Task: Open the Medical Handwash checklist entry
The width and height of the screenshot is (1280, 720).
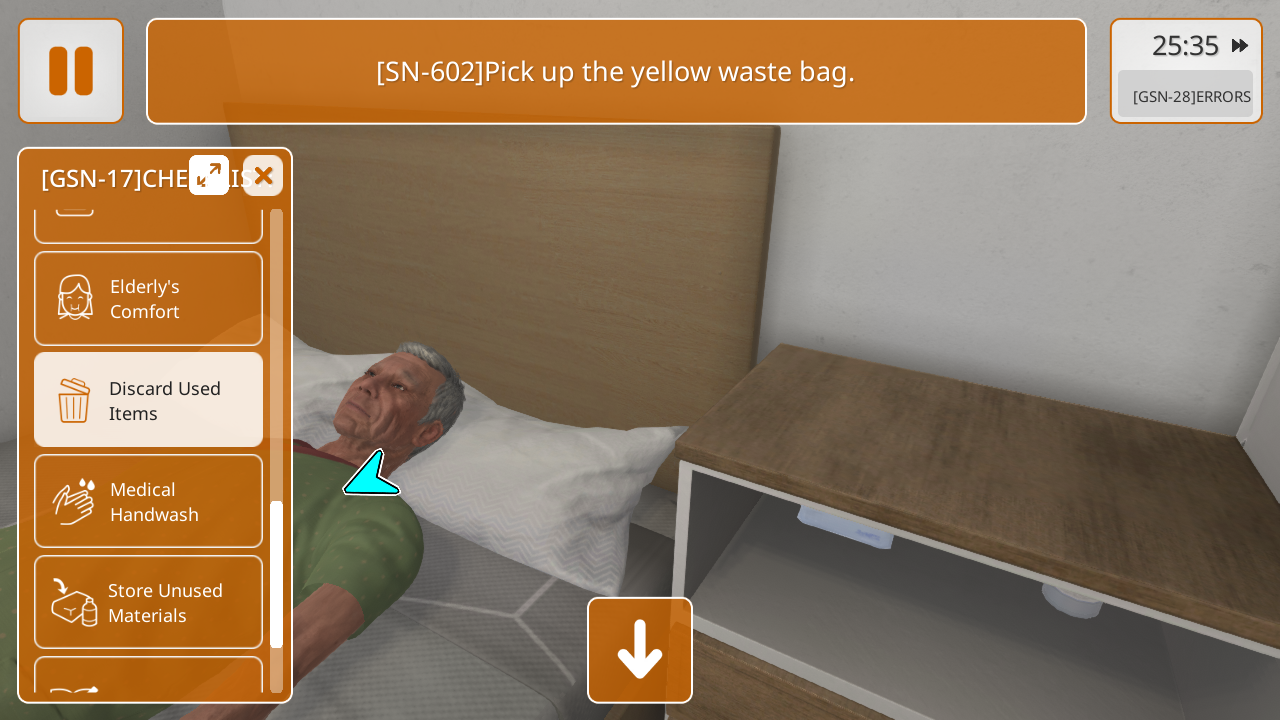Action: click(148, 501)
